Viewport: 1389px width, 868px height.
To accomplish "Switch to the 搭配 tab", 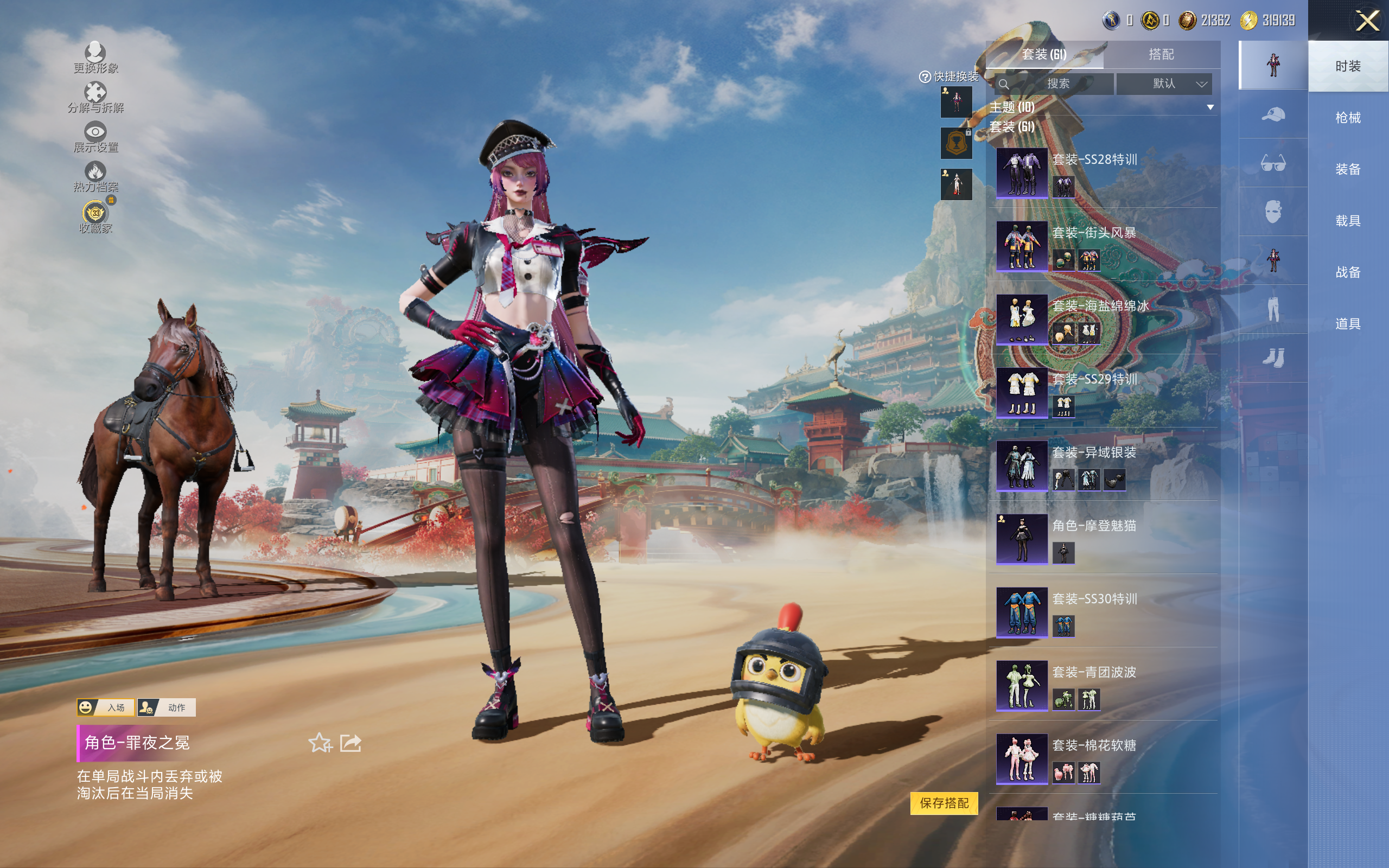I will click(x=1161, y=55).
